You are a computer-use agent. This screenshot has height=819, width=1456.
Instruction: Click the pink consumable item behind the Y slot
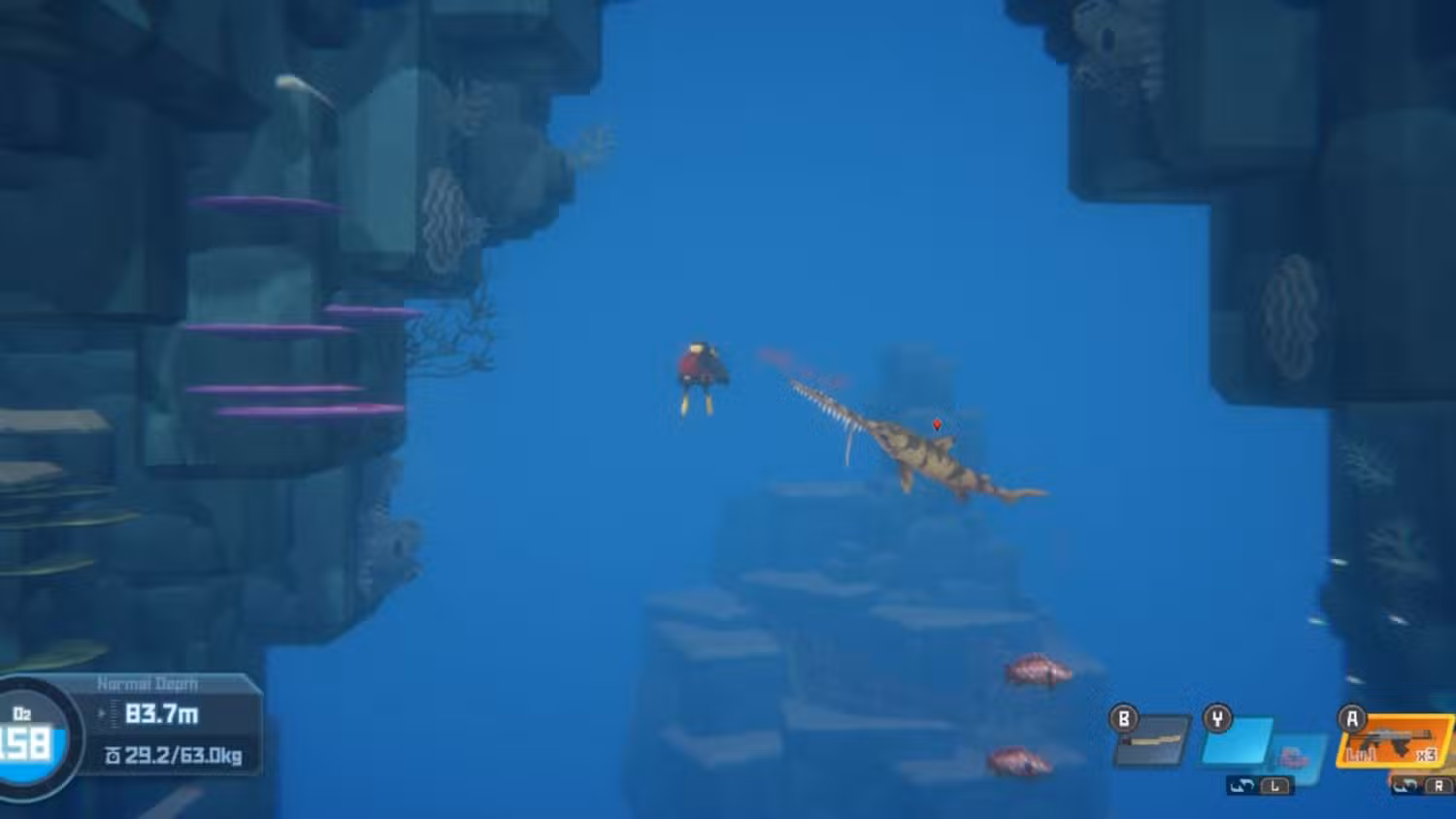pos(1293,758)
